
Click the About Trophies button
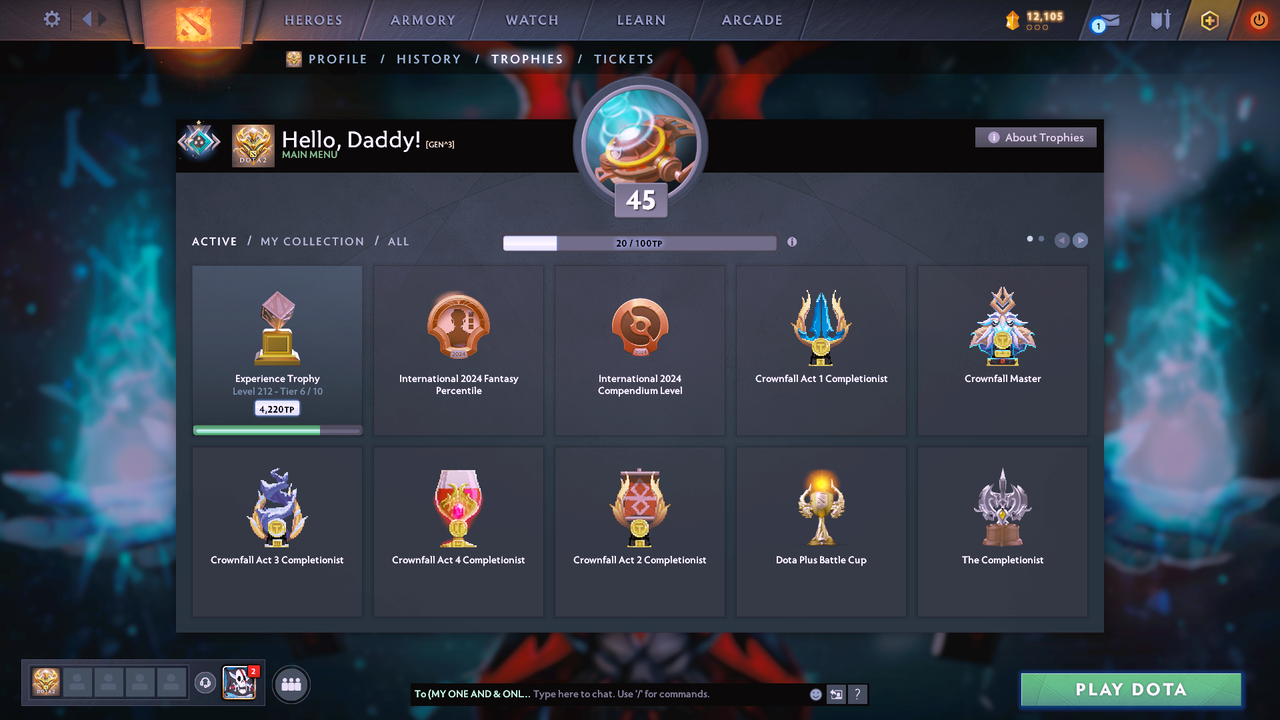pos(1036,137)
